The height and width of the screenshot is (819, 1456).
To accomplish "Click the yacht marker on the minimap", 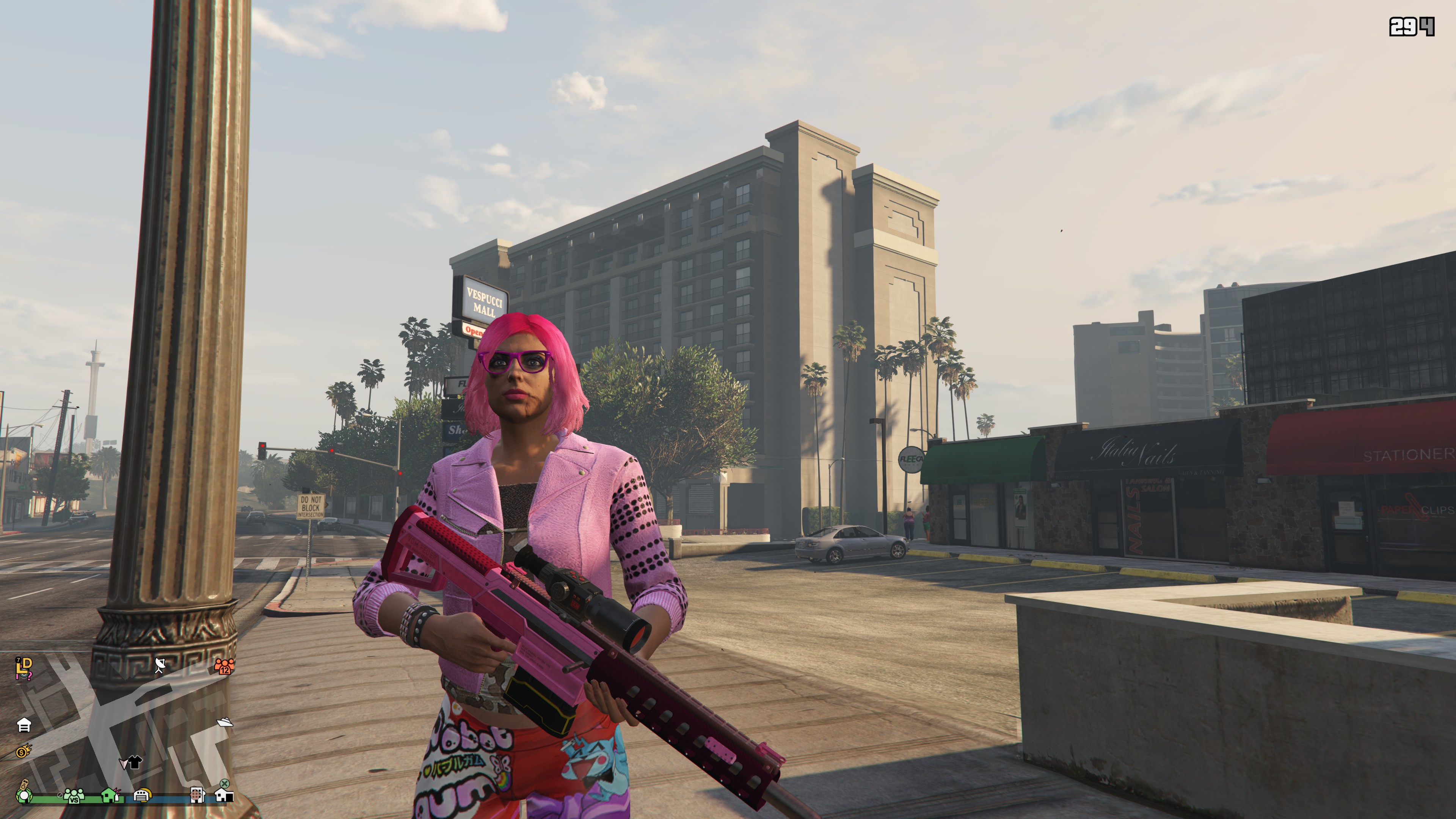I will click(224, 722).
